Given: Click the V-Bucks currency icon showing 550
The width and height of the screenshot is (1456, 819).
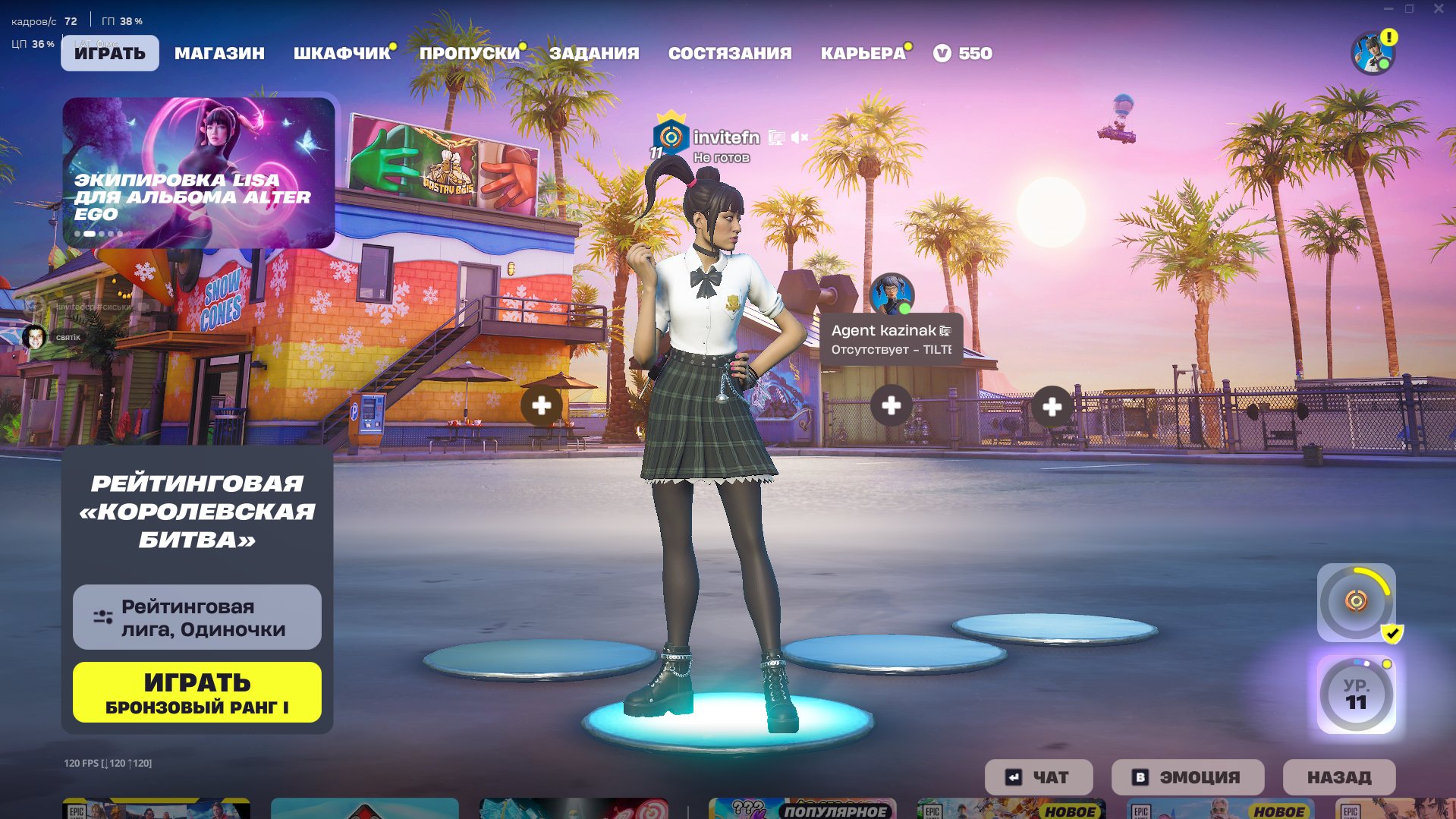Looking at the screenshot, I should [x=944, y=53].
